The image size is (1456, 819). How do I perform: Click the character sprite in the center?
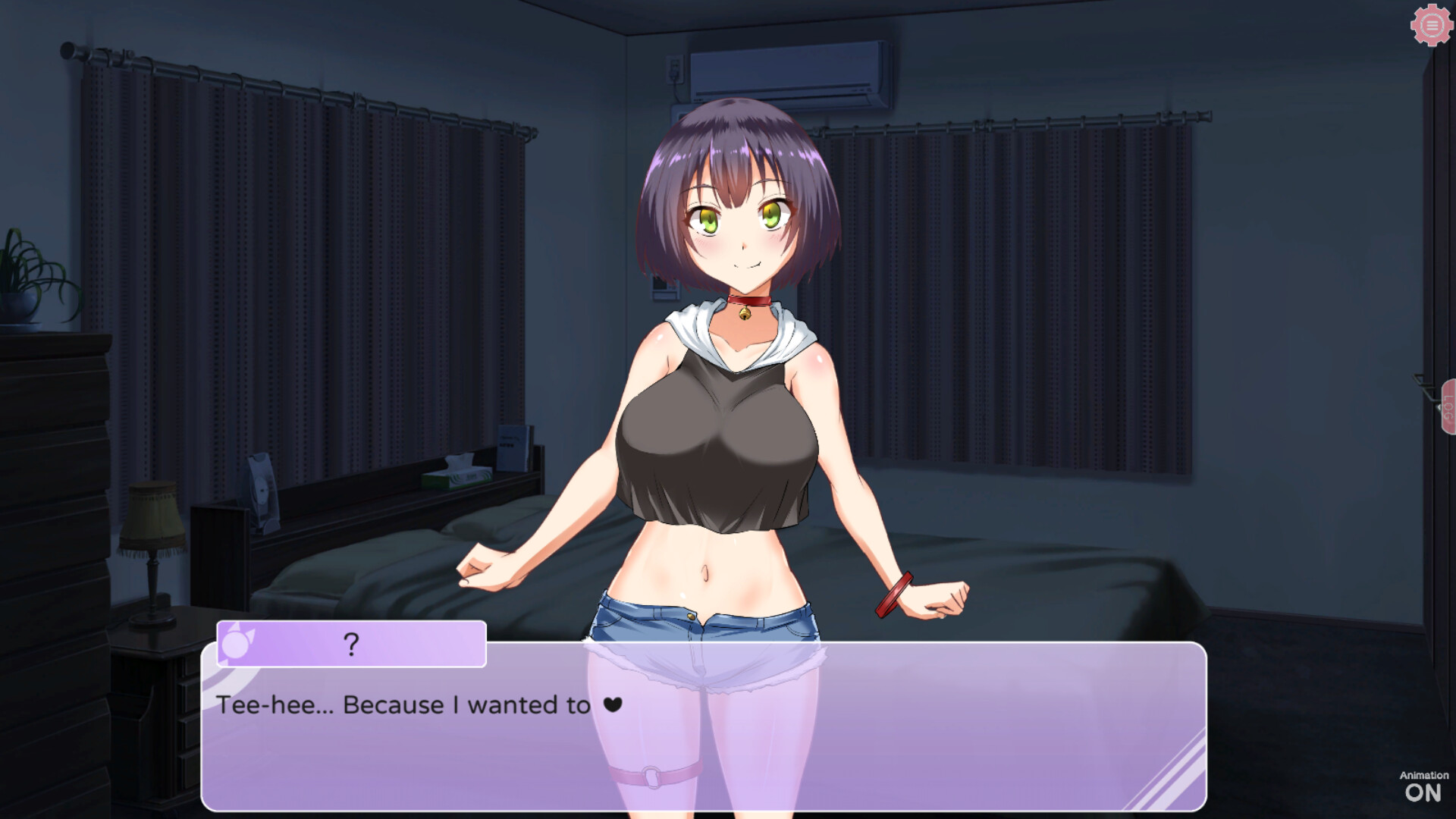tap(728, 379)
